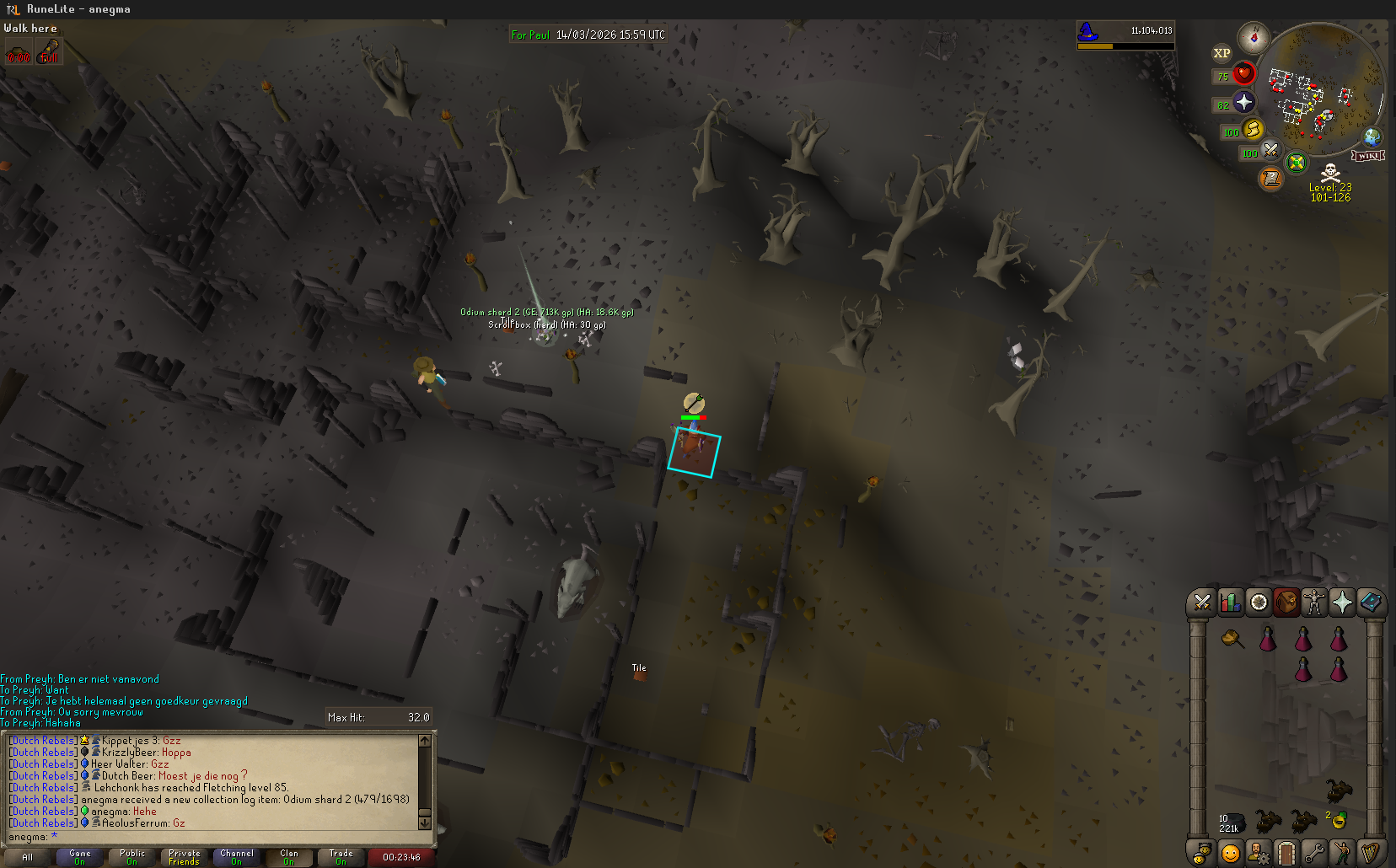Select the ring item stacked with 2

[1338, 820]
